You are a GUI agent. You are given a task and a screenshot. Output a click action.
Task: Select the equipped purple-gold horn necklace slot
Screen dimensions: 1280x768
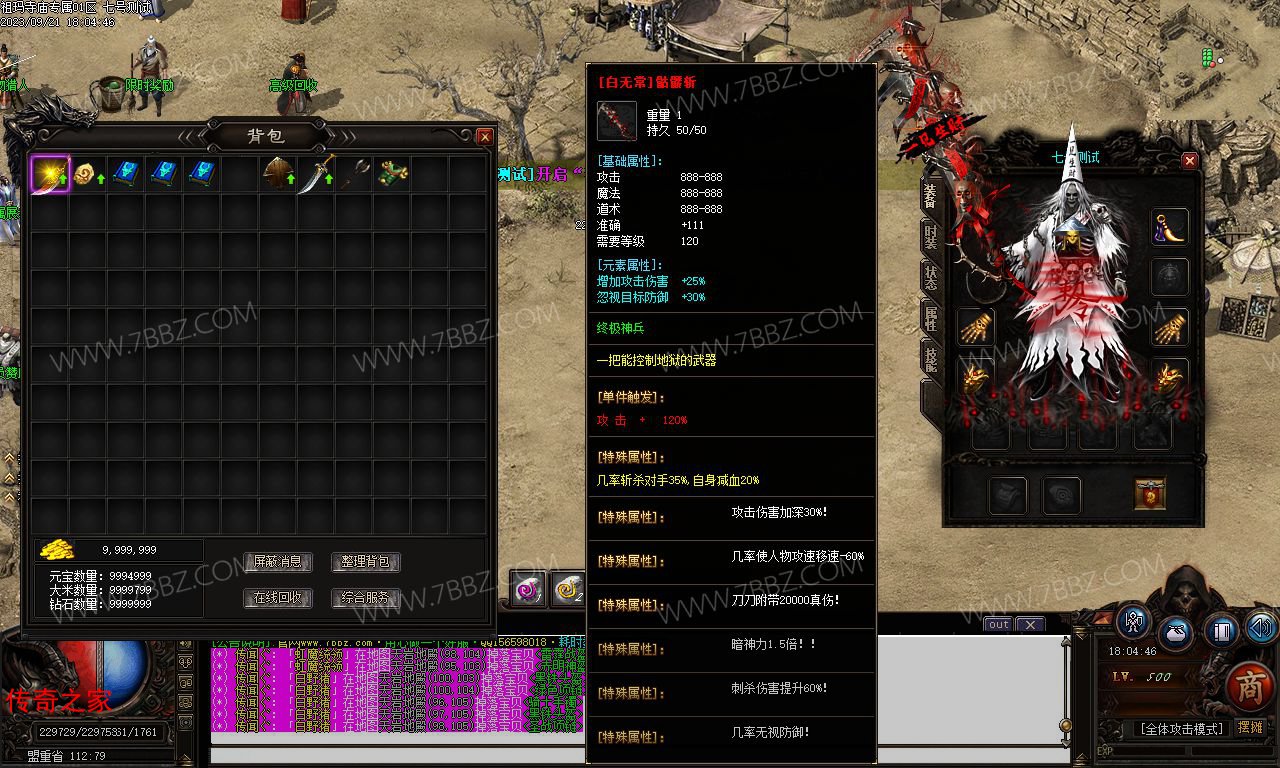point(1169,227)
